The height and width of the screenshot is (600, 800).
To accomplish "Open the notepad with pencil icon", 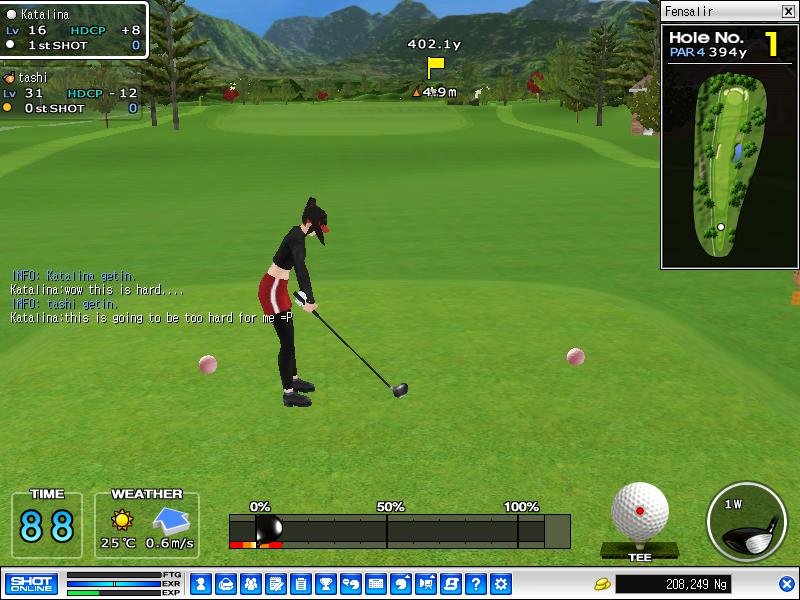I will [x=275, y=583].
